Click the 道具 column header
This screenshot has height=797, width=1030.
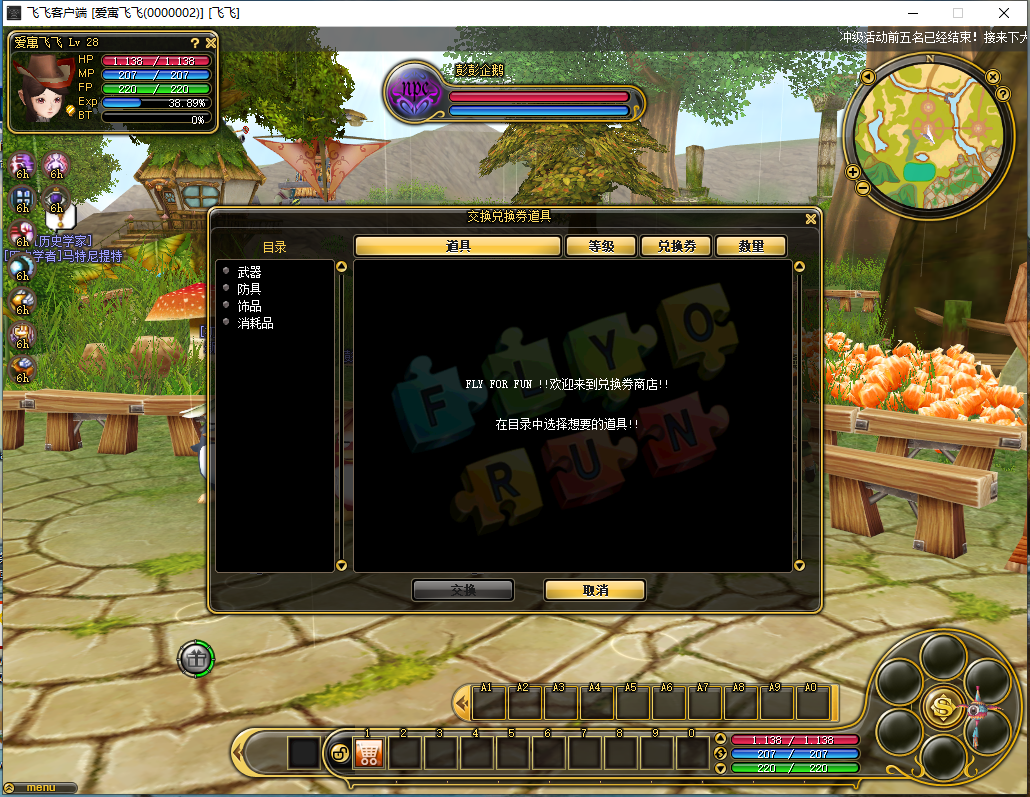click(x=458, y=246)
